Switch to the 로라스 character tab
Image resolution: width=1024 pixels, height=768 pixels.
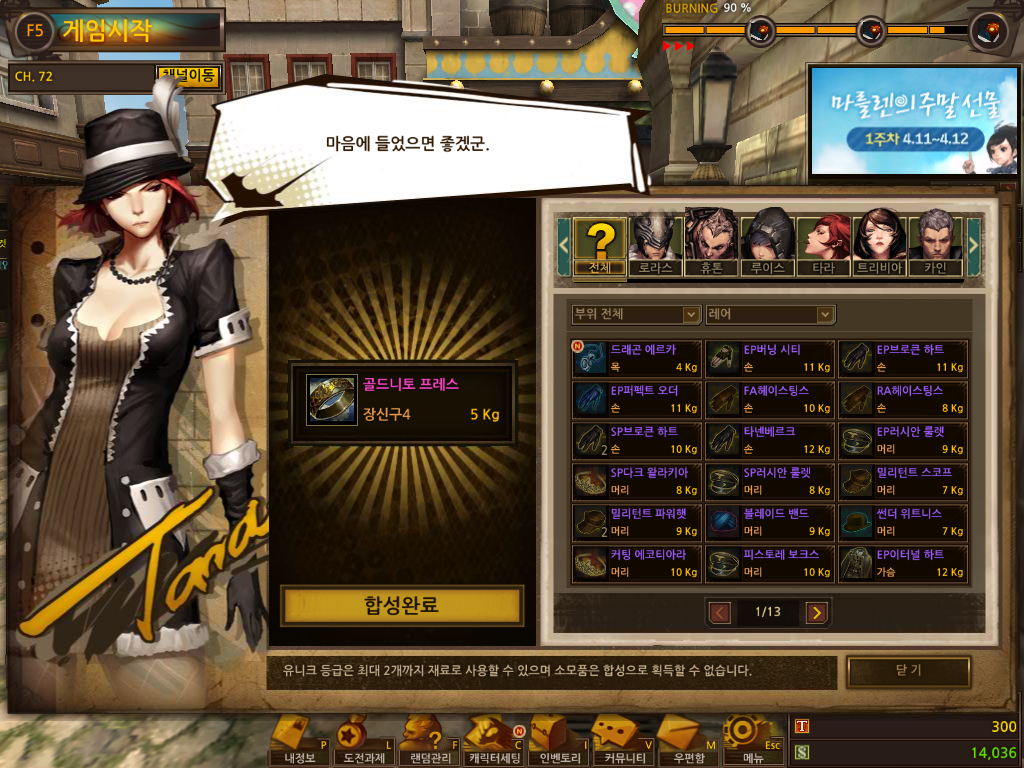click(x=656, y=246)
